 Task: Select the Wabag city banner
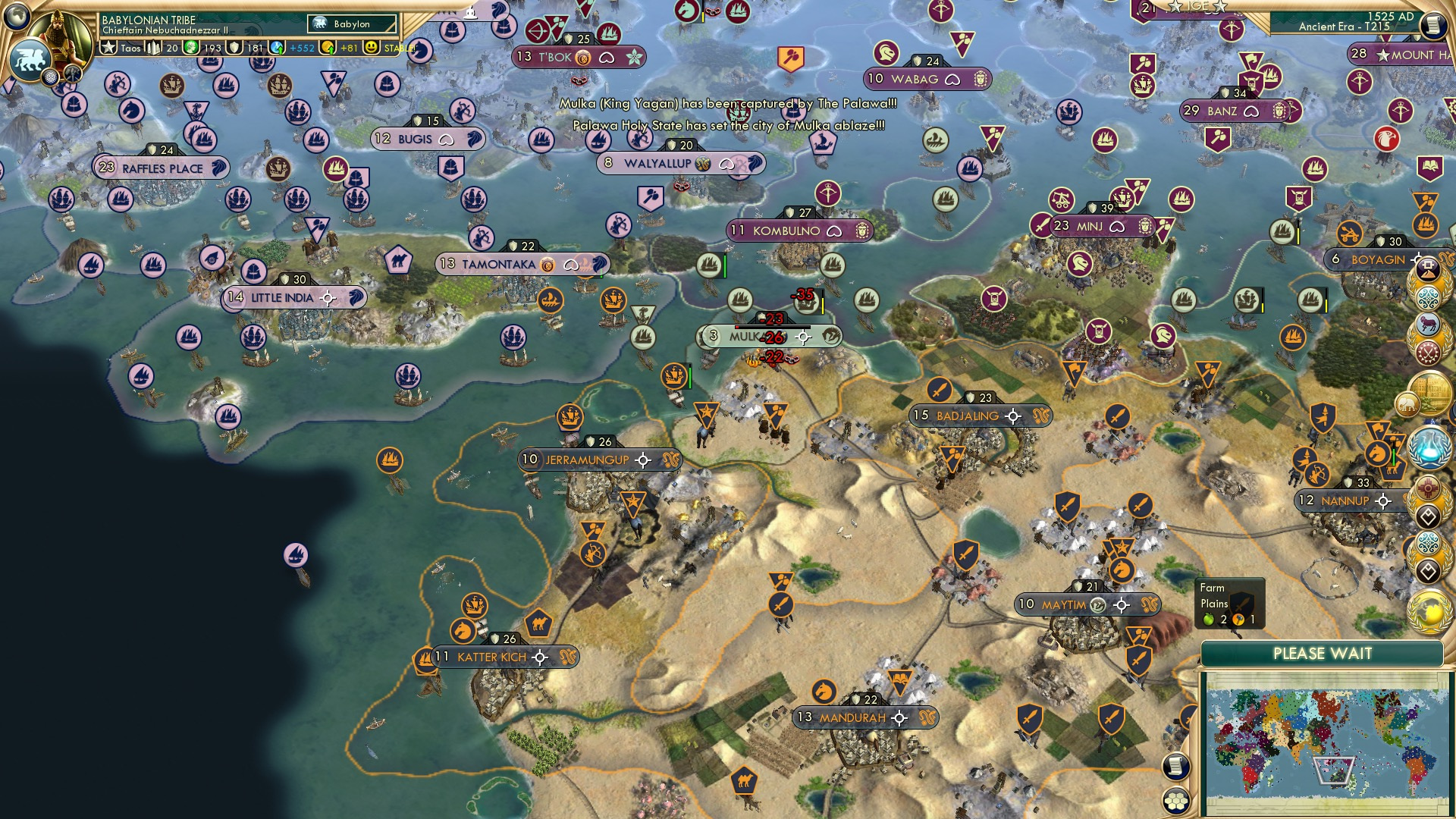point(928,77)
